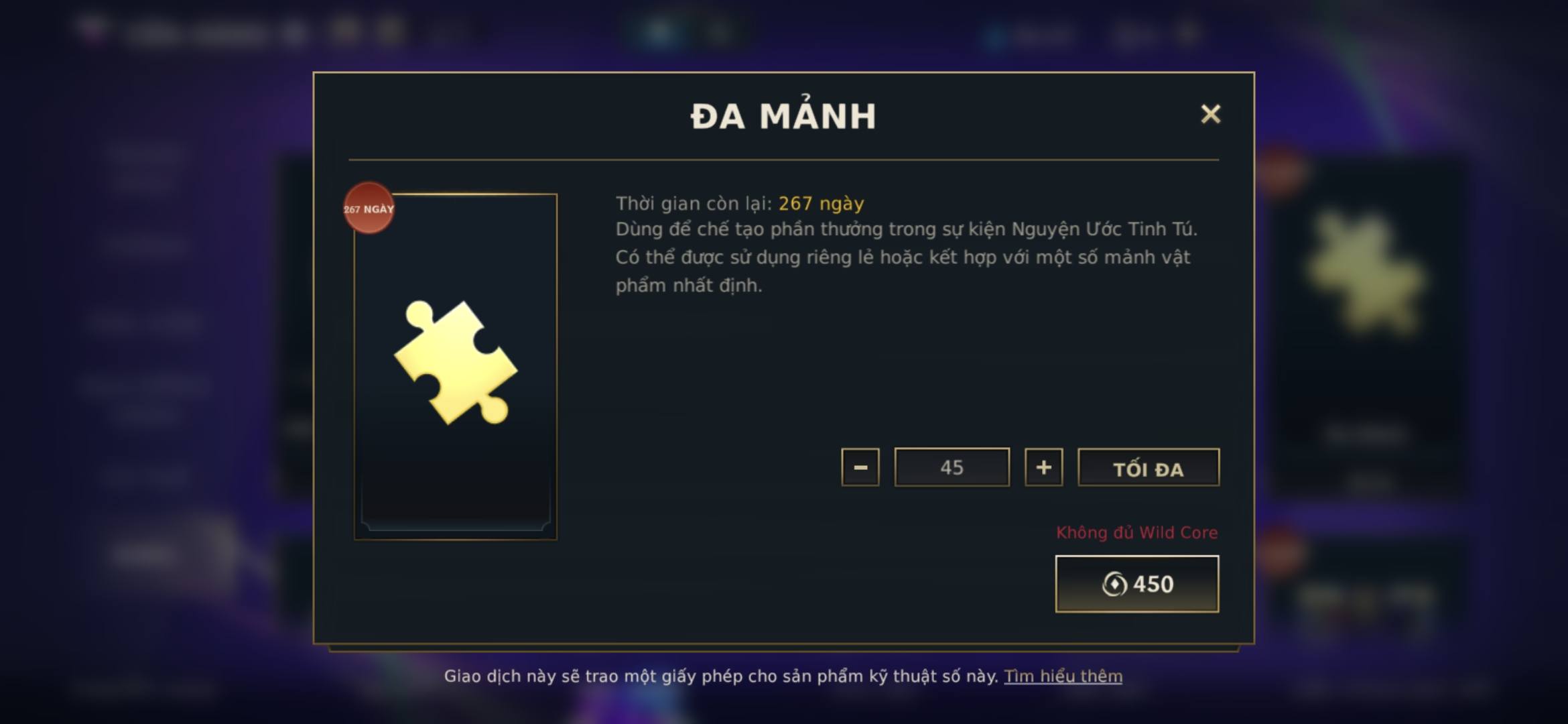The width and height of the screenshot is (1568, 724).
Task: Select the quantity field showing 45
Action: (x=952, y=467)
